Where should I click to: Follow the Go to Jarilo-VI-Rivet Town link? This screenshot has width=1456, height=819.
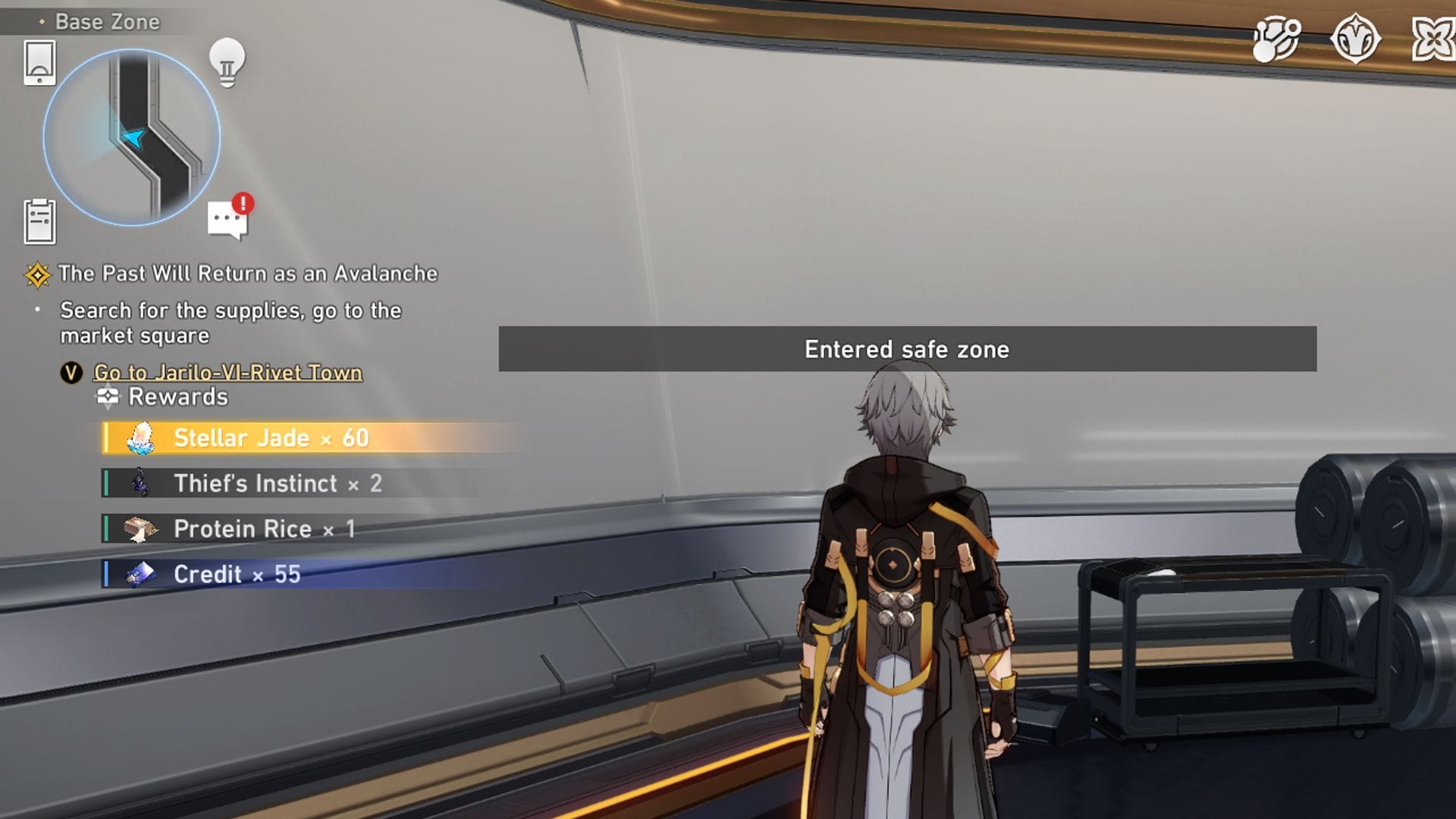pos(227,373)
